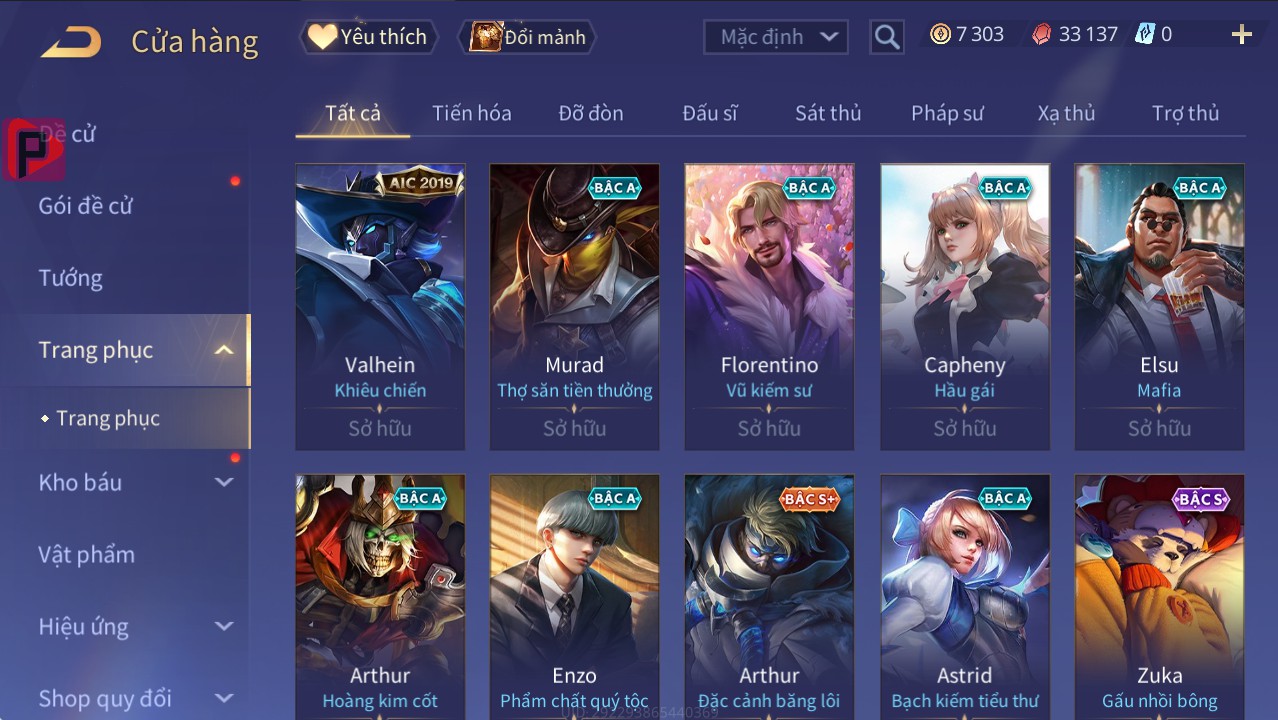Open the Tướng shop section
The height and width of the screenshot is (720, 1278).
[x=71, y=278]
